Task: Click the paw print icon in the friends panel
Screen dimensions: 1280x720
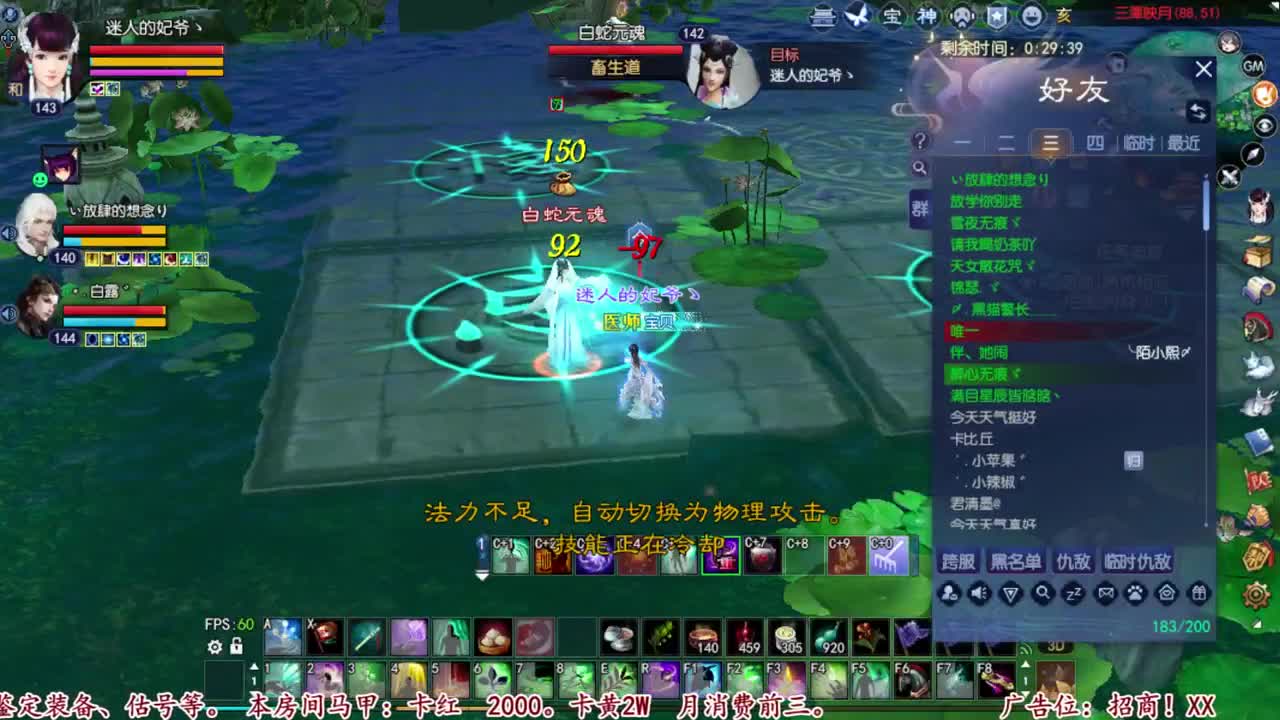Action: [x=1134, y=594]
